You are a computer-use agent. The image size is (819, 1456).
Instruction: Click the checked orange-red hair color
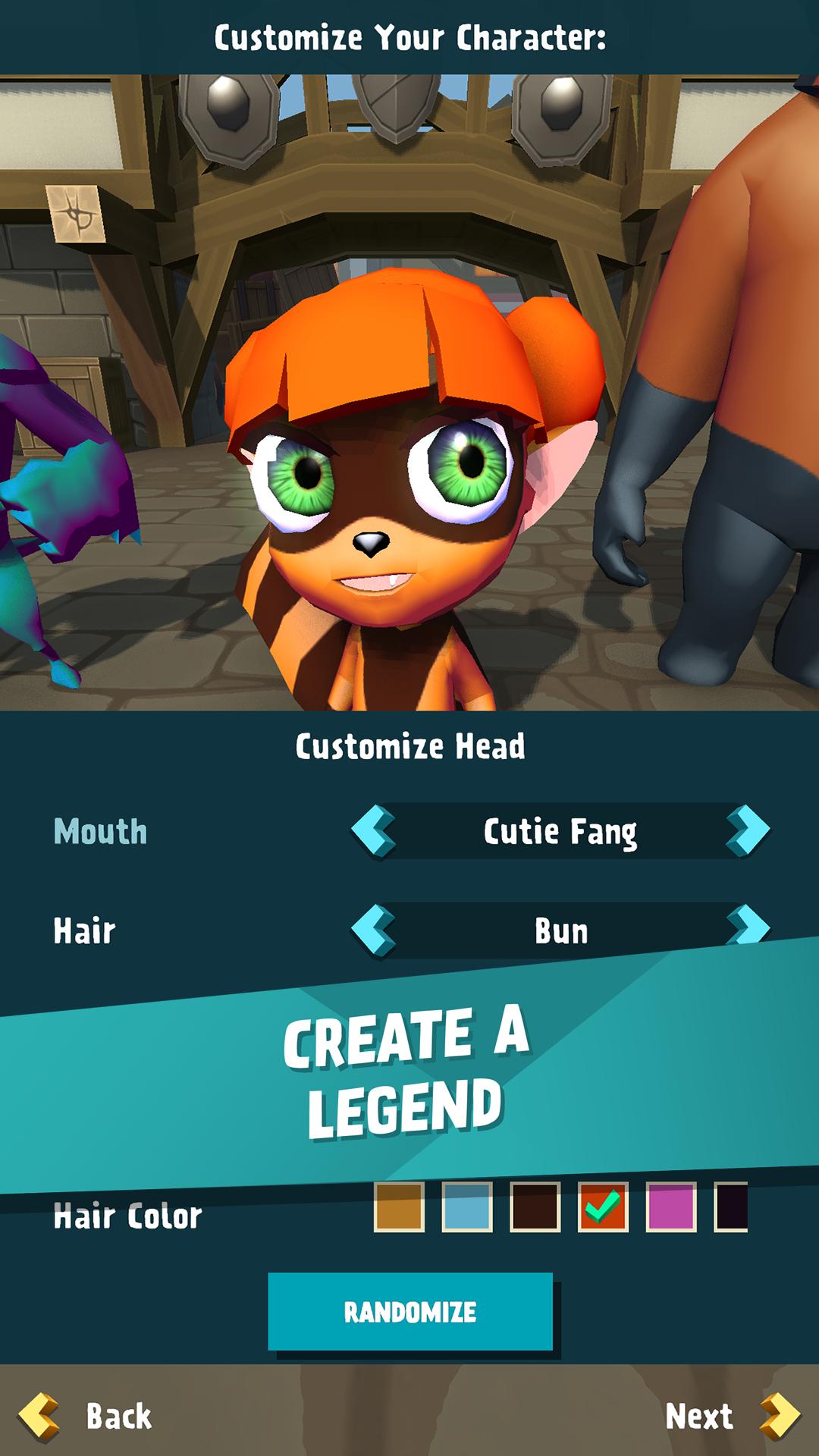tap(603, 1207)
